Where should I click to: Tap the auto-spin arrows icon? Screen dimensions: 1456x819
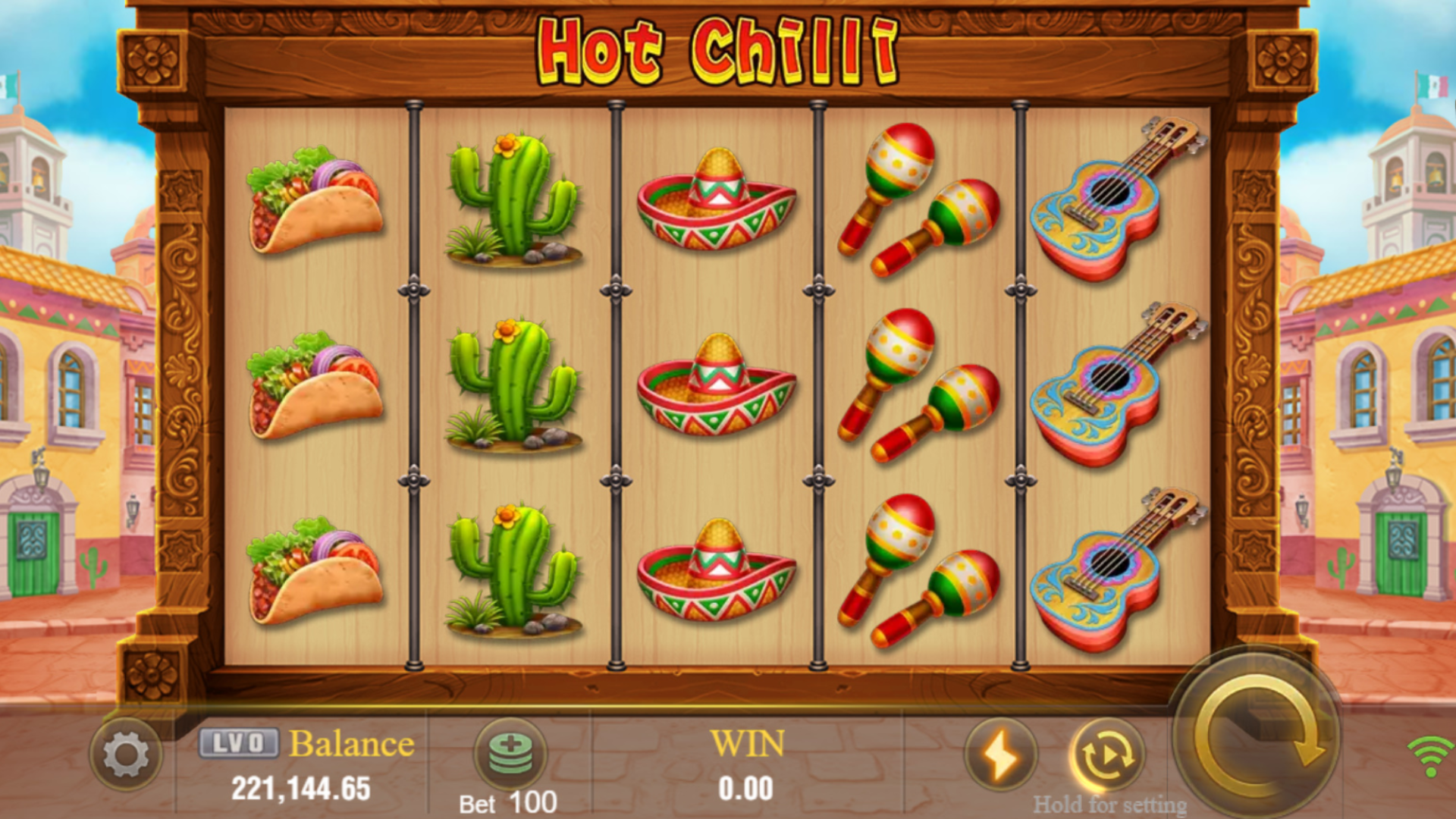click(1109, 754)
